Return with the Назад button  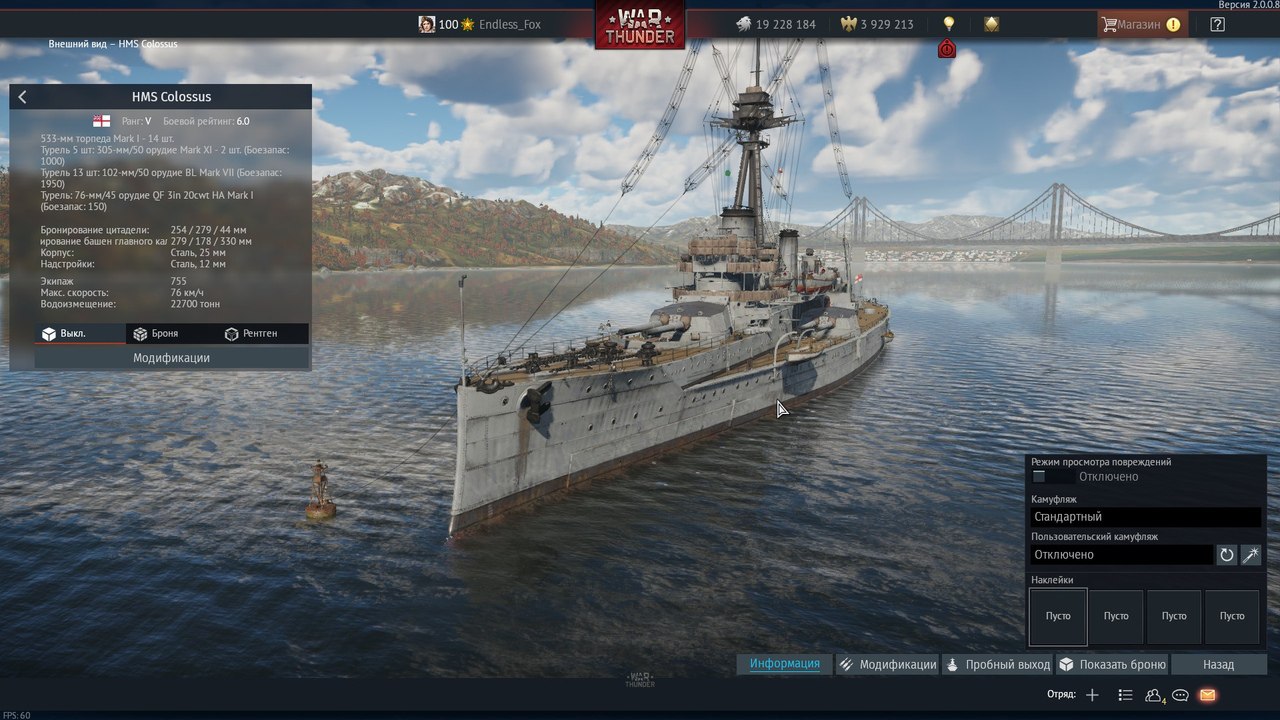pos(1218,664)
